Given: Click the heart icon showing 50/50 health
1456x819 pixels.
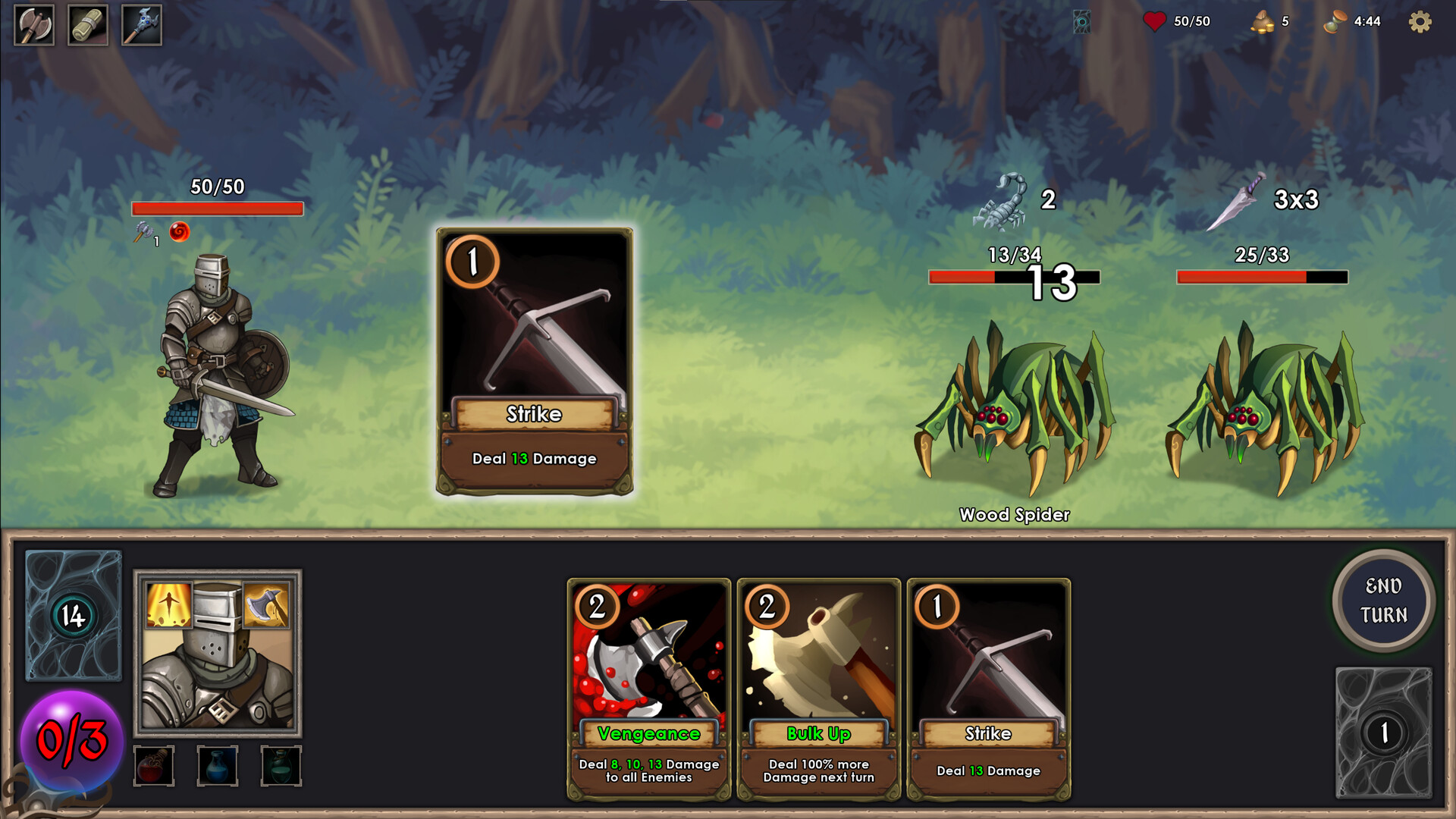Looking at the screenshot, I should 1153,21.
